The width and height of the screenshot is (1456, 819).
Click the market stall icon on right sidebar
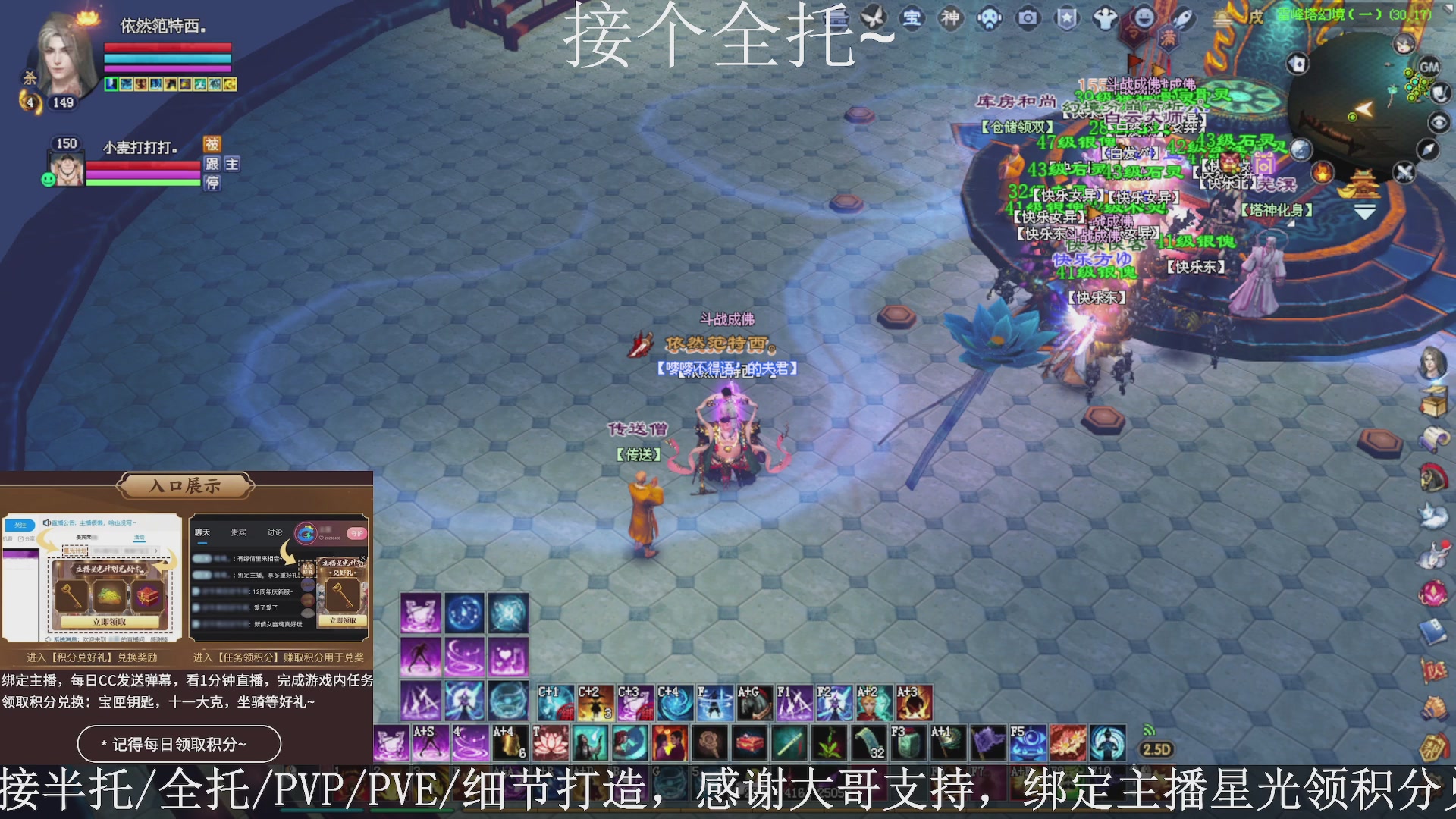coord(1435,400)
